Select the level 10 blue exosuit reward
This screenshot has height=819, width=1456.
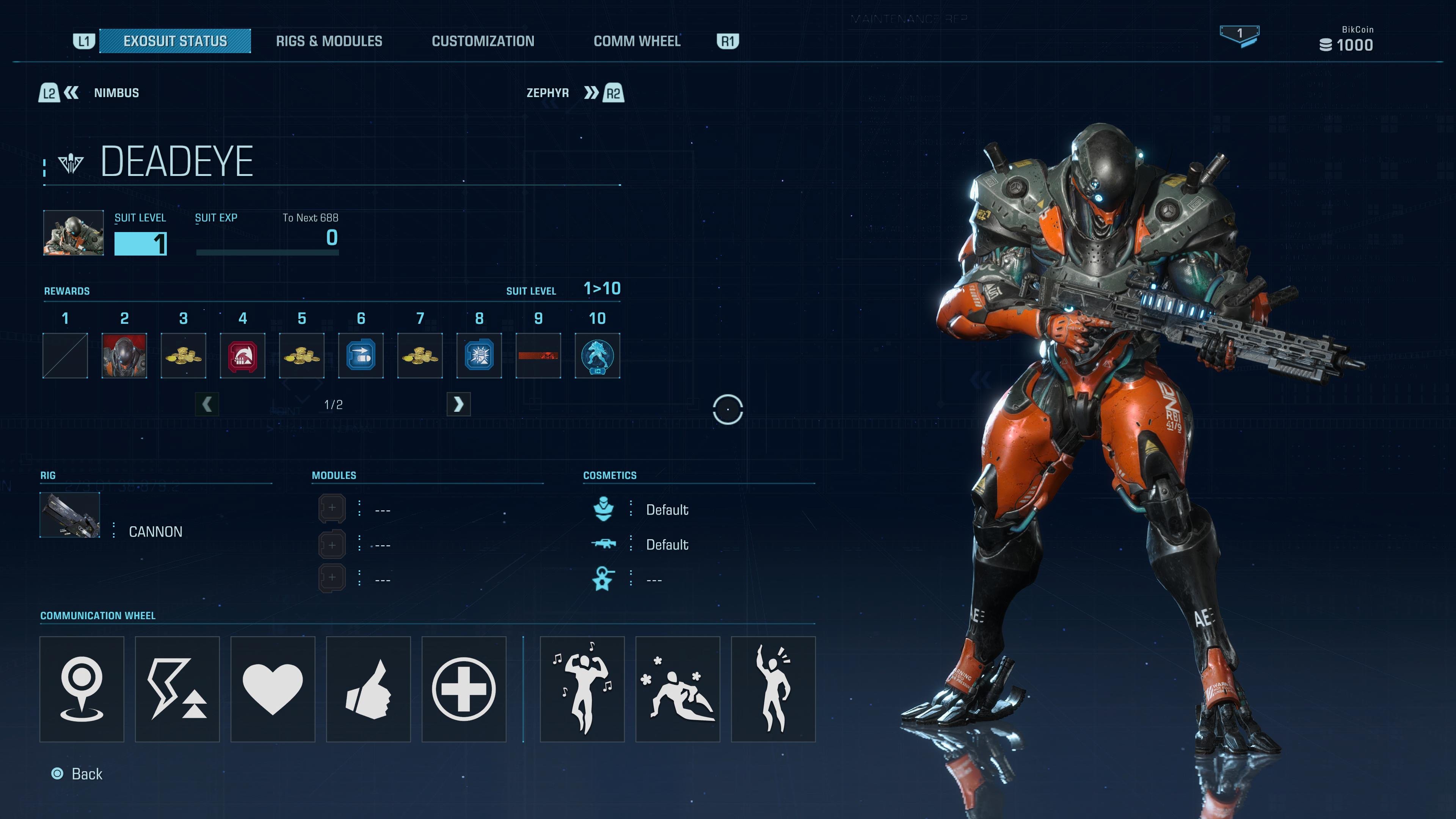click(598, 356)
